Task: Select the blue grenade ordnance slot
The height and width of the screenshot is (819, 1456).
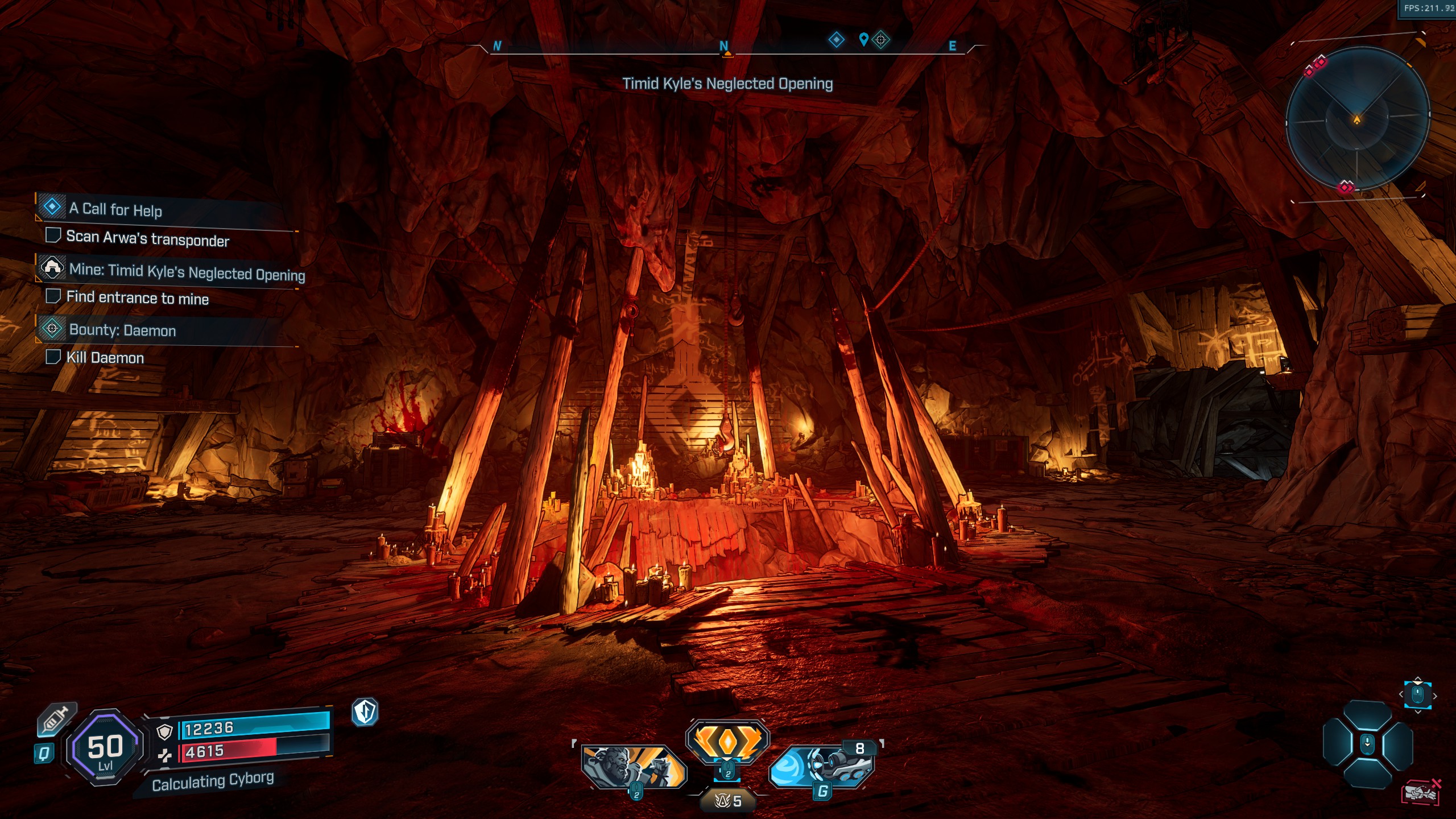Action: click(821, 766)
